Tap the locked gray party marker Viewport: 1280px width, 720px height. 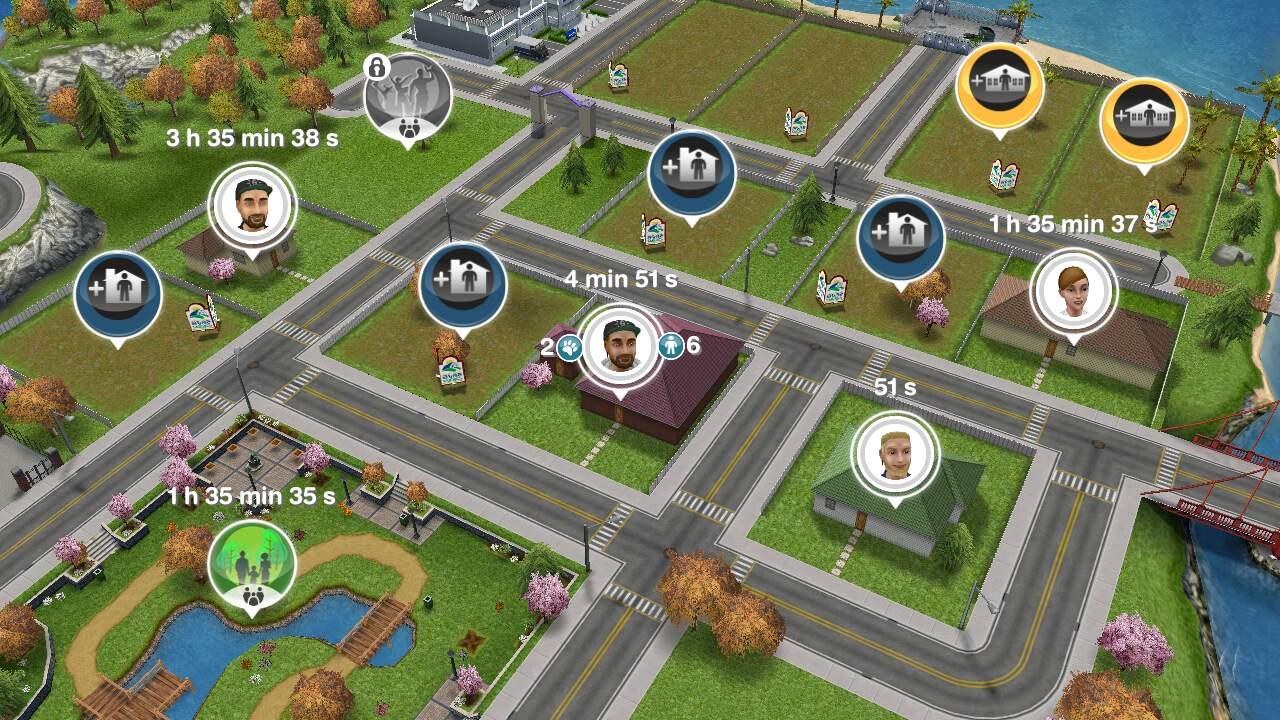pyautogui.click(x=407, y=98)
